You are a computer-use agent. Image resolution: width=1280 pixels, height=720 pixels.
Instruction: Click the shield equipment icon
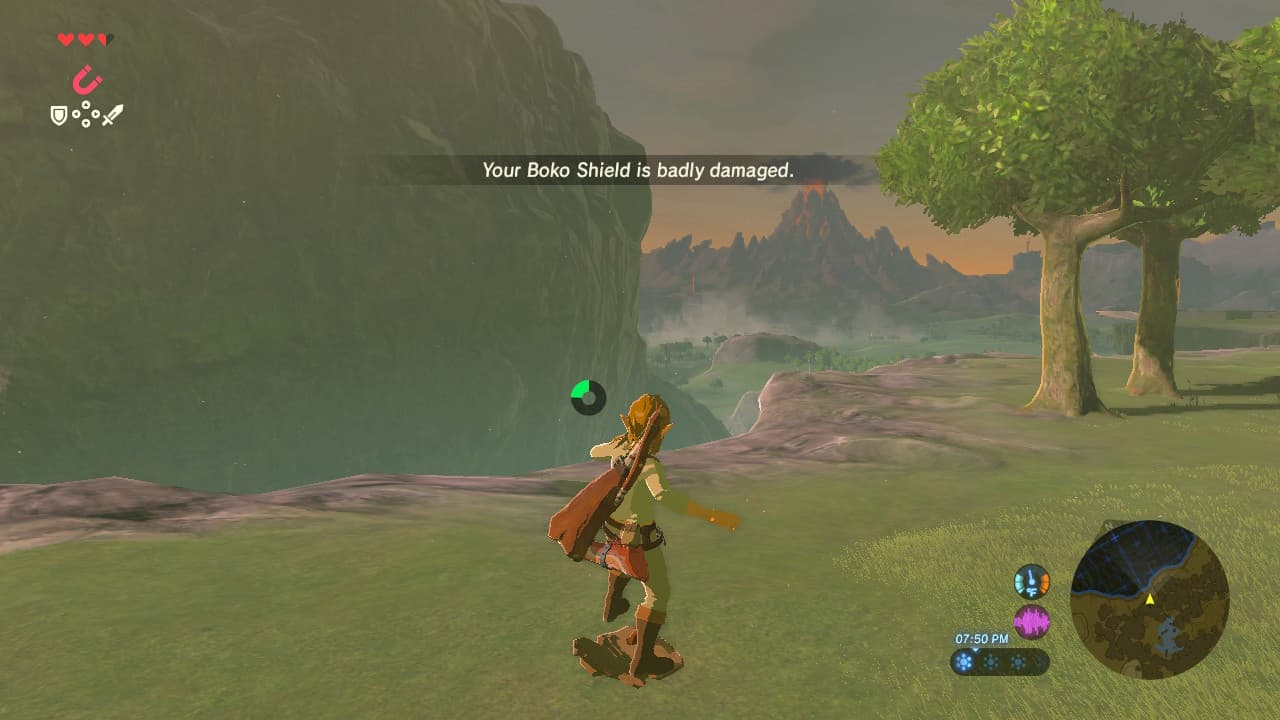(58, 115)
